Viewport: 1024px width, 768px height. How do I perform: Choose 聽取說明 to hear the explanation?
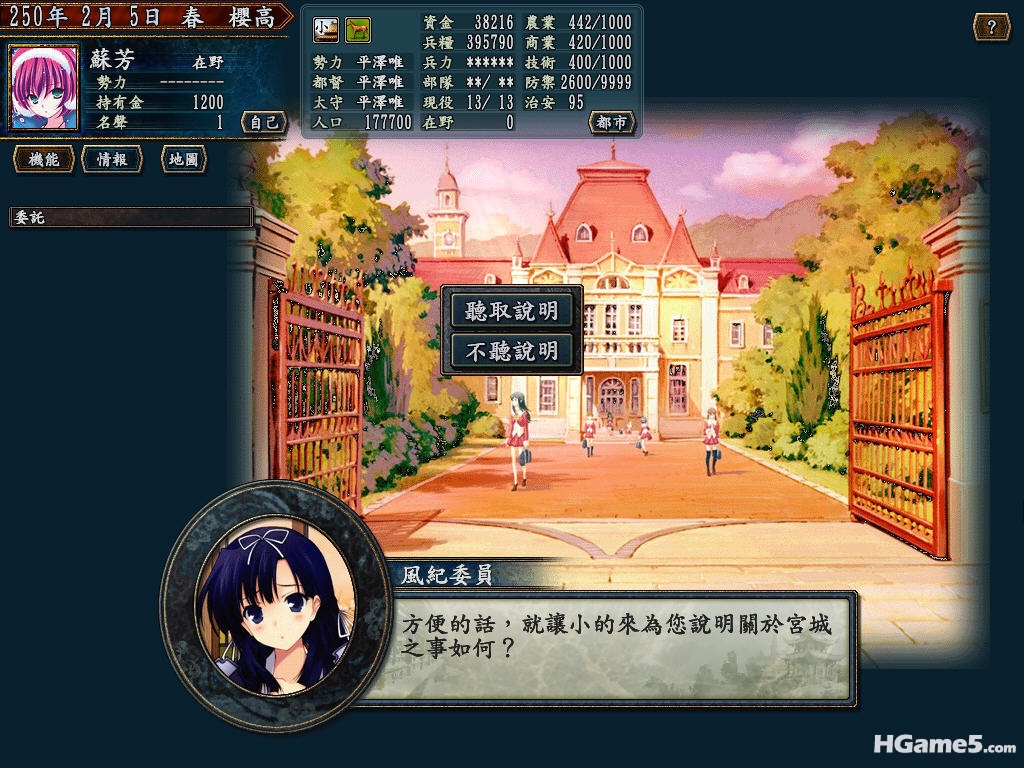511,310
